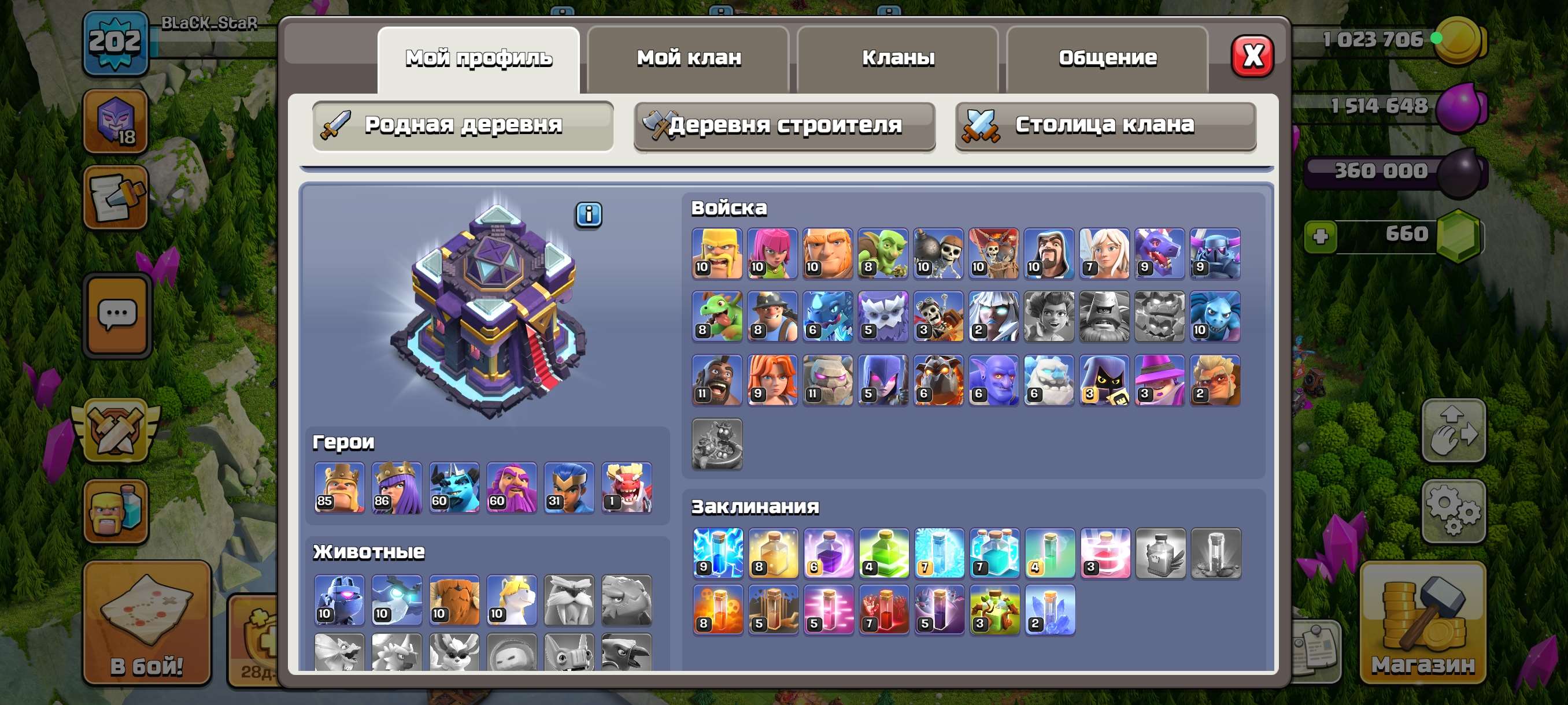Viewport: 1568px width, 705px height.
Task: Select the Archer Queen hero portrait
Action: (x=396, y=487)
